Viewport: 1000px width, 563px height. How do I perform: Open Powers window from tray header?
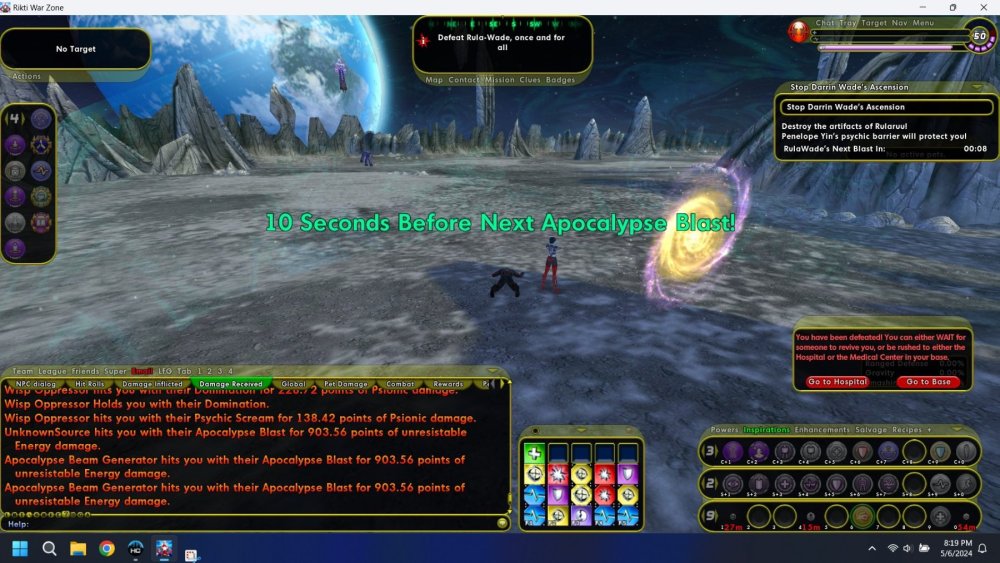[724, 430]
